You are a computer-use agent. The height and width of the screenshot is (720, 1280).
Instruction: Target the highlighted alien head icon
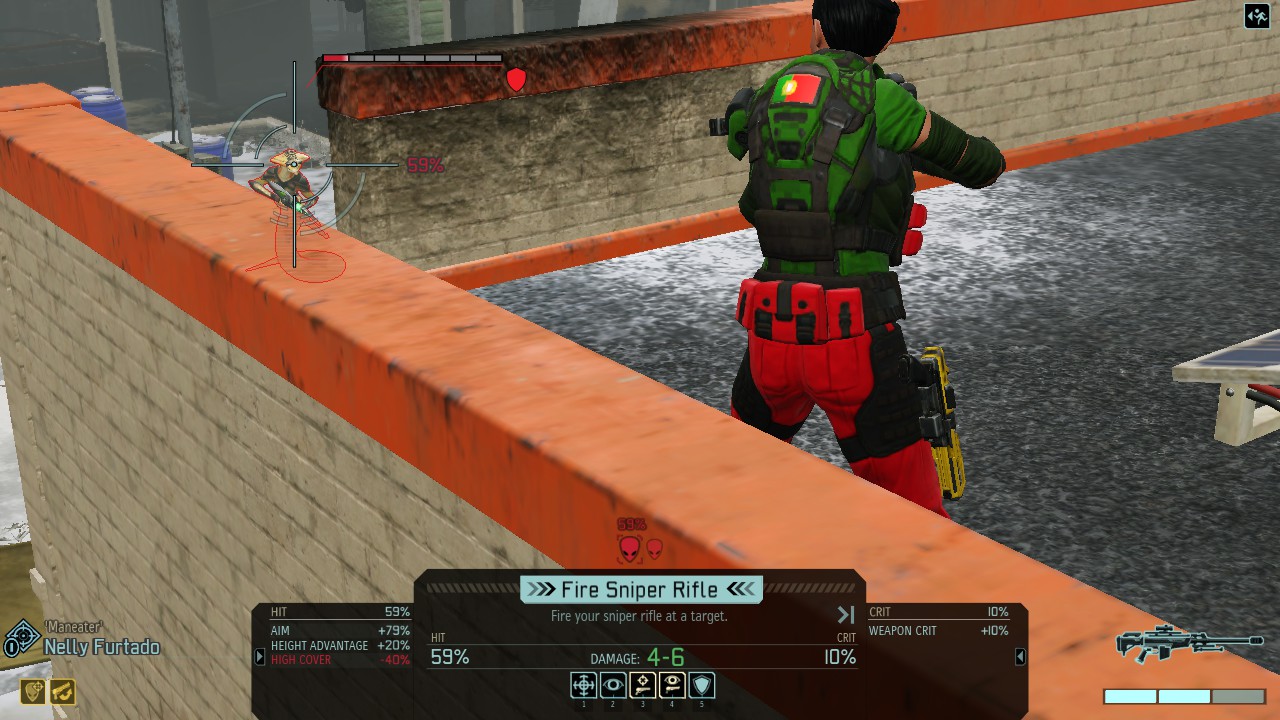tap(630, 549)
